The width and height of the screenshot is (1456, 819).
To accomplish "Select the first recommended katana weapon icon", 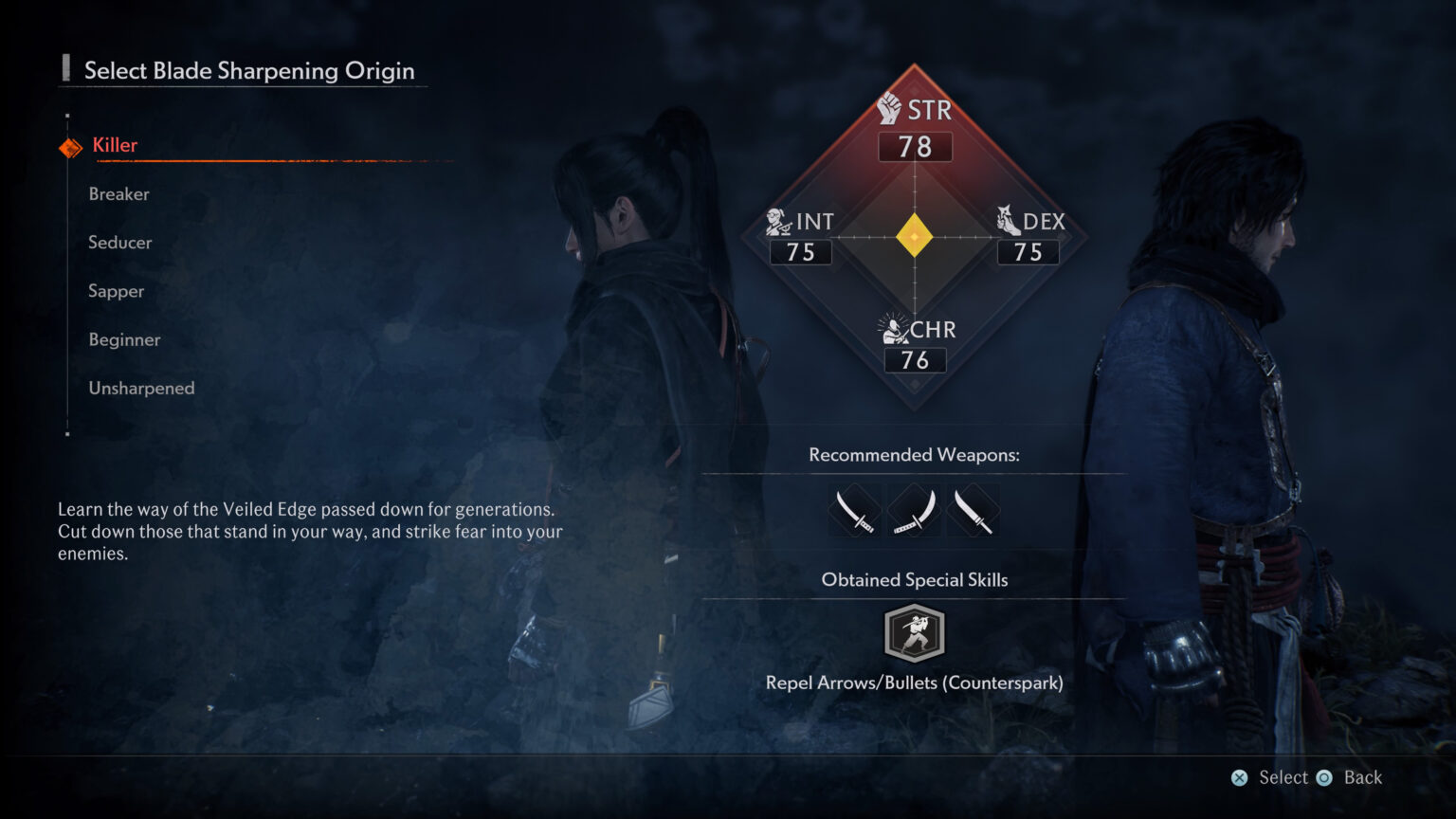I will coord(855,511).
